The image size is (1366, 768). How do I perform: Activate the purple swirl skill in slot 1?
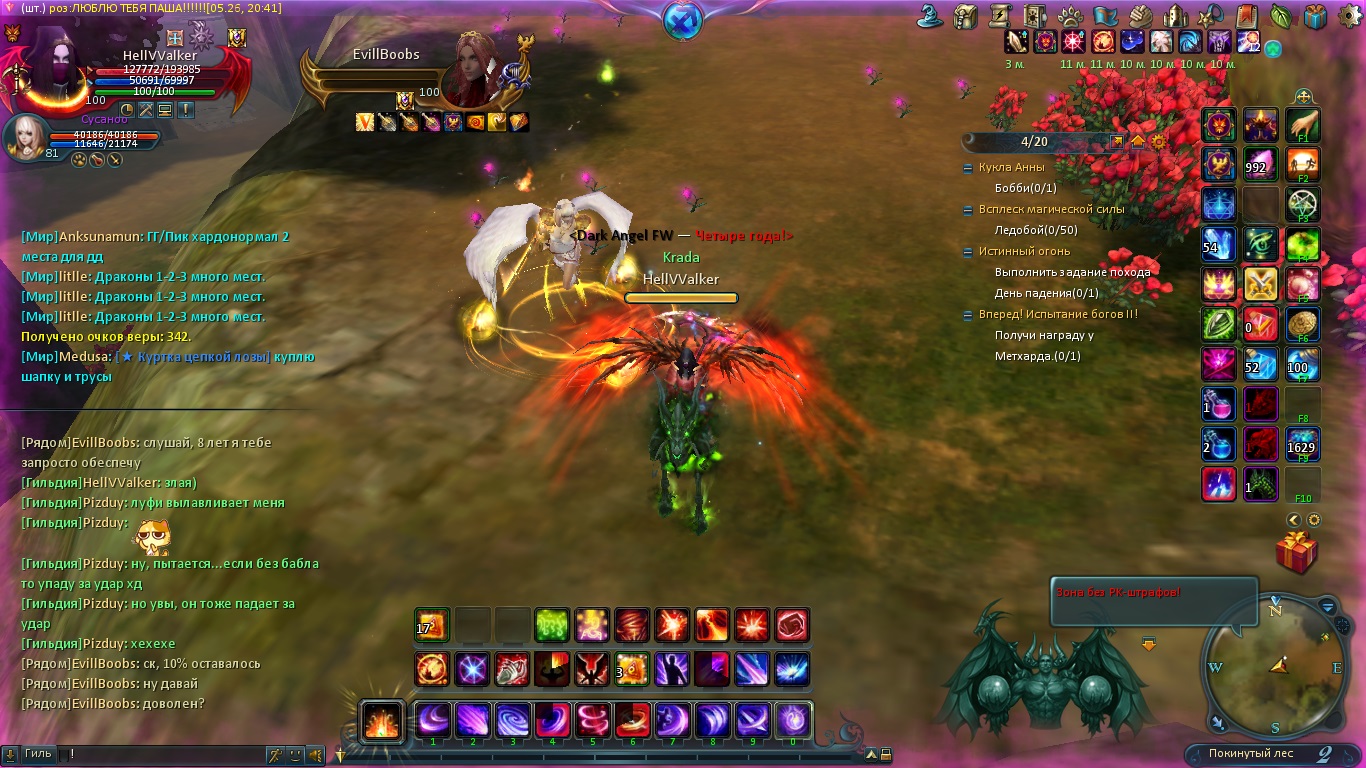tap(433, 720)
